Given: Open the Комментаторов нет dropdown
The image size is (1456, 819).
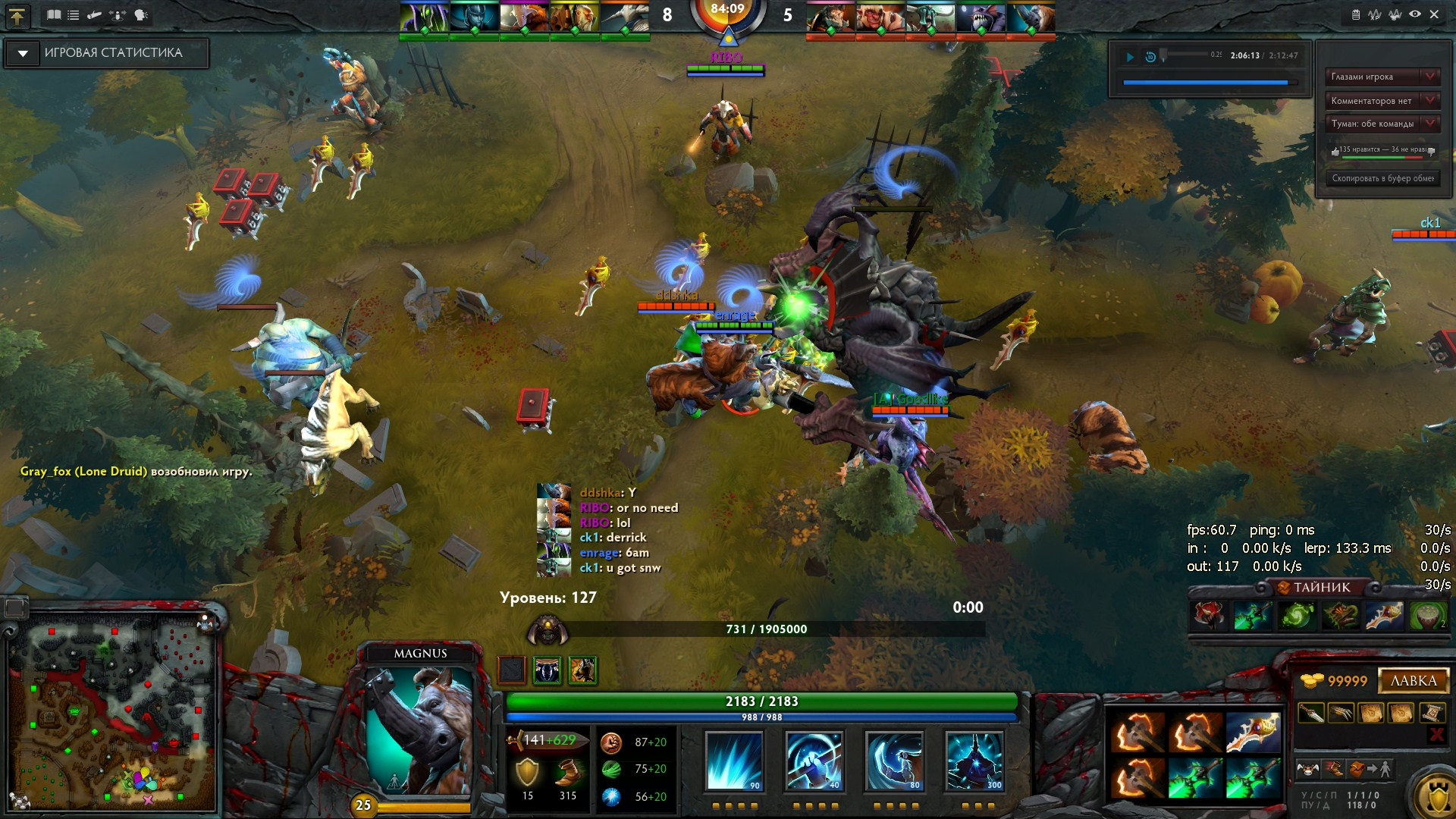Looking at the screenshot, I should [1430, 100].
